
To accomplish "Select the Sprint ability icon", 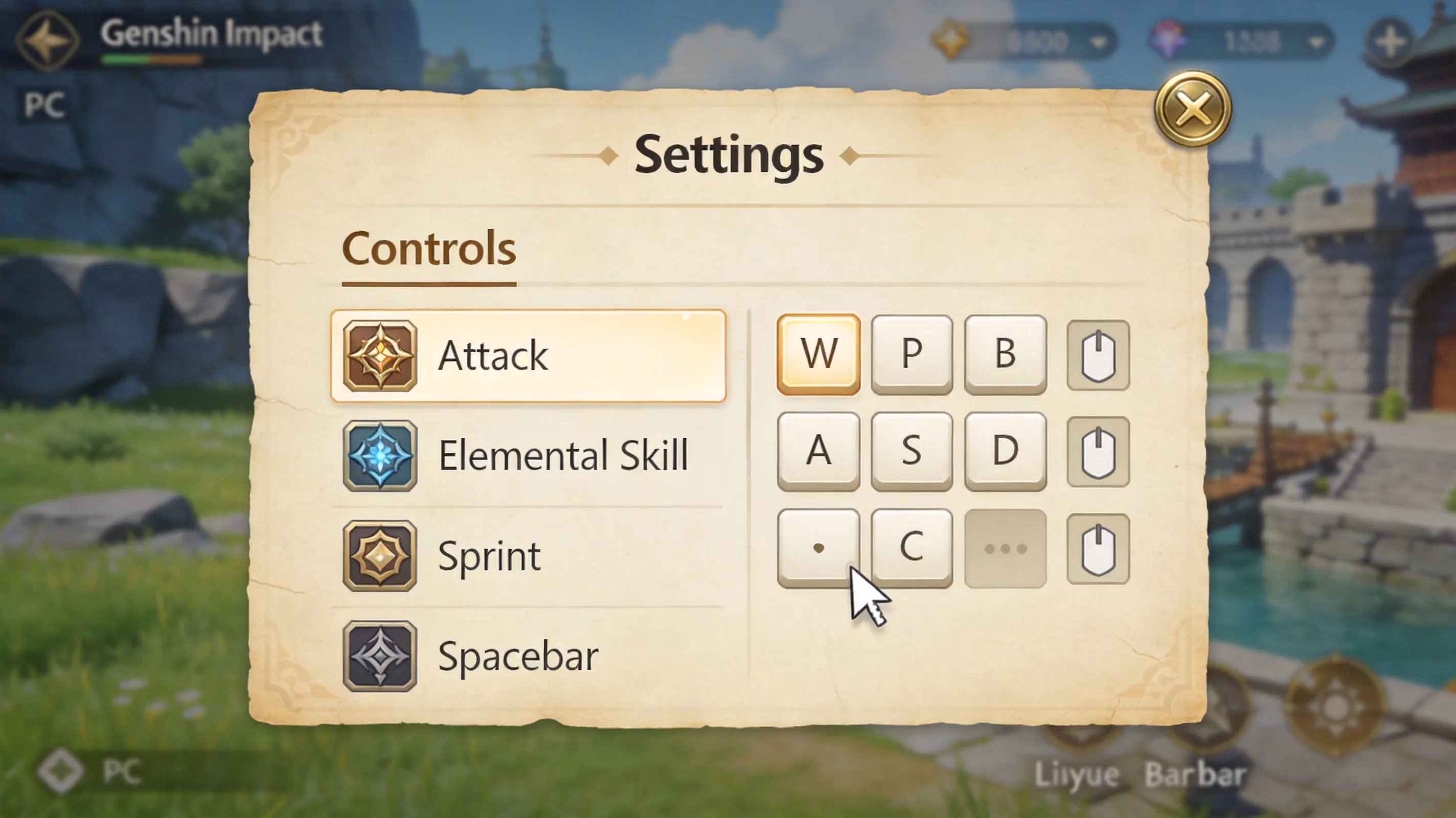I will pyautogui.click(x=380, y=555).
